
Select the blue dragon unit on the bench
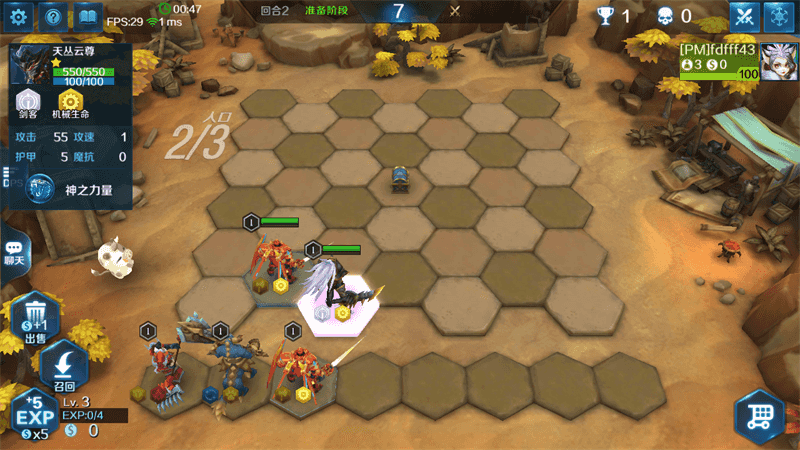tap(229, 360)
